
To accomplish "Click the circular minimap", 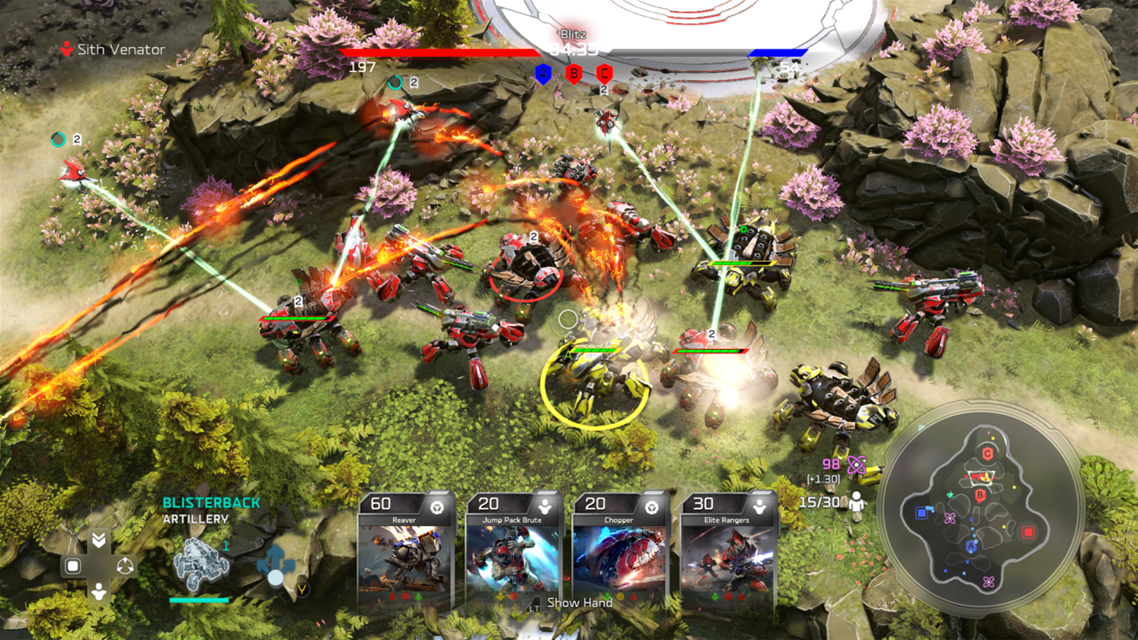I will [978, 504].
